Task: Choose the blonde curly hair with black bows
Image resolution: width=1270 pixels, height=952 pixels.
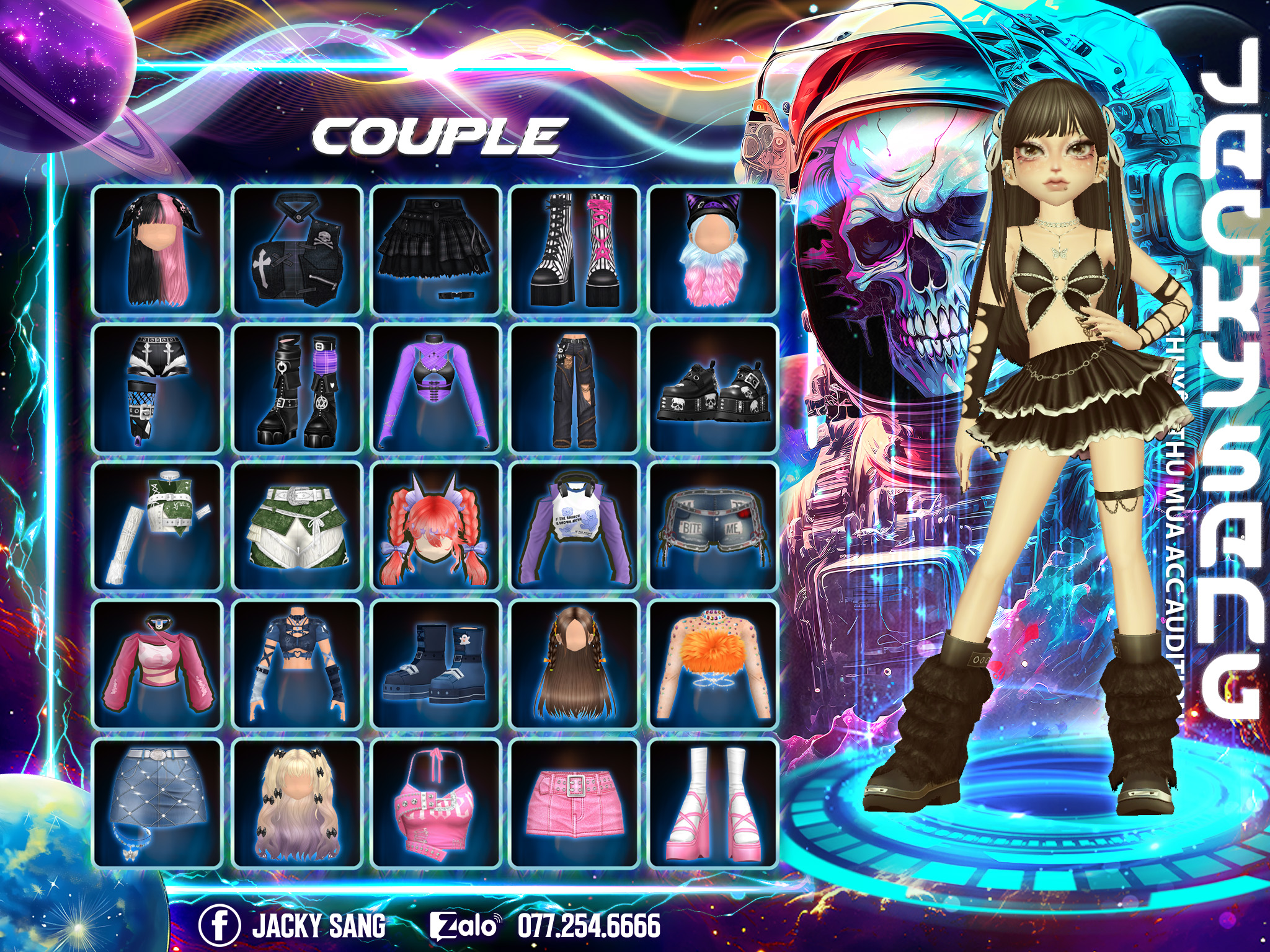Action: (x=296, y=803)
